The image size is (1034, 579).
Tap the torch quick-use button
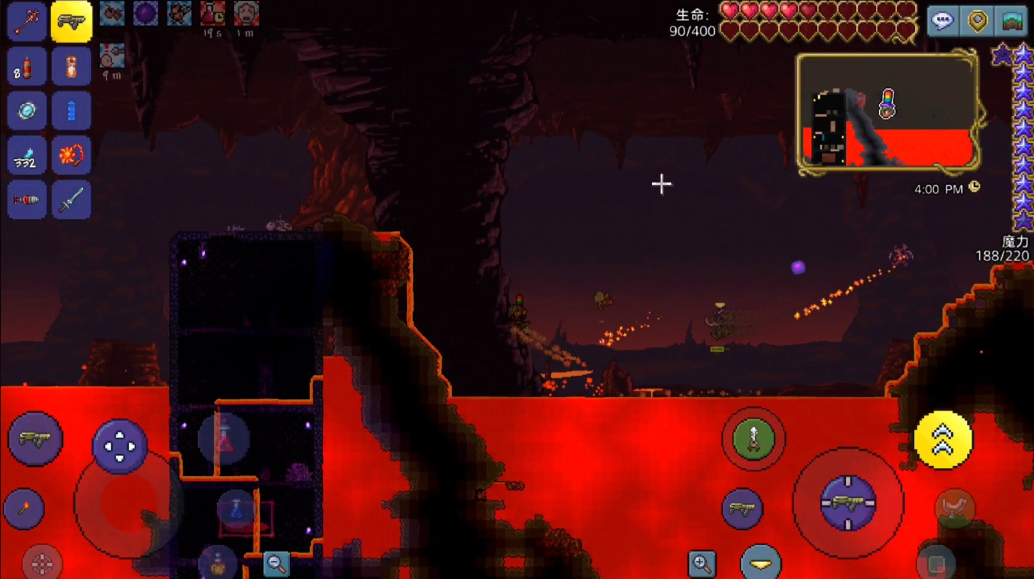coord(24,509)
